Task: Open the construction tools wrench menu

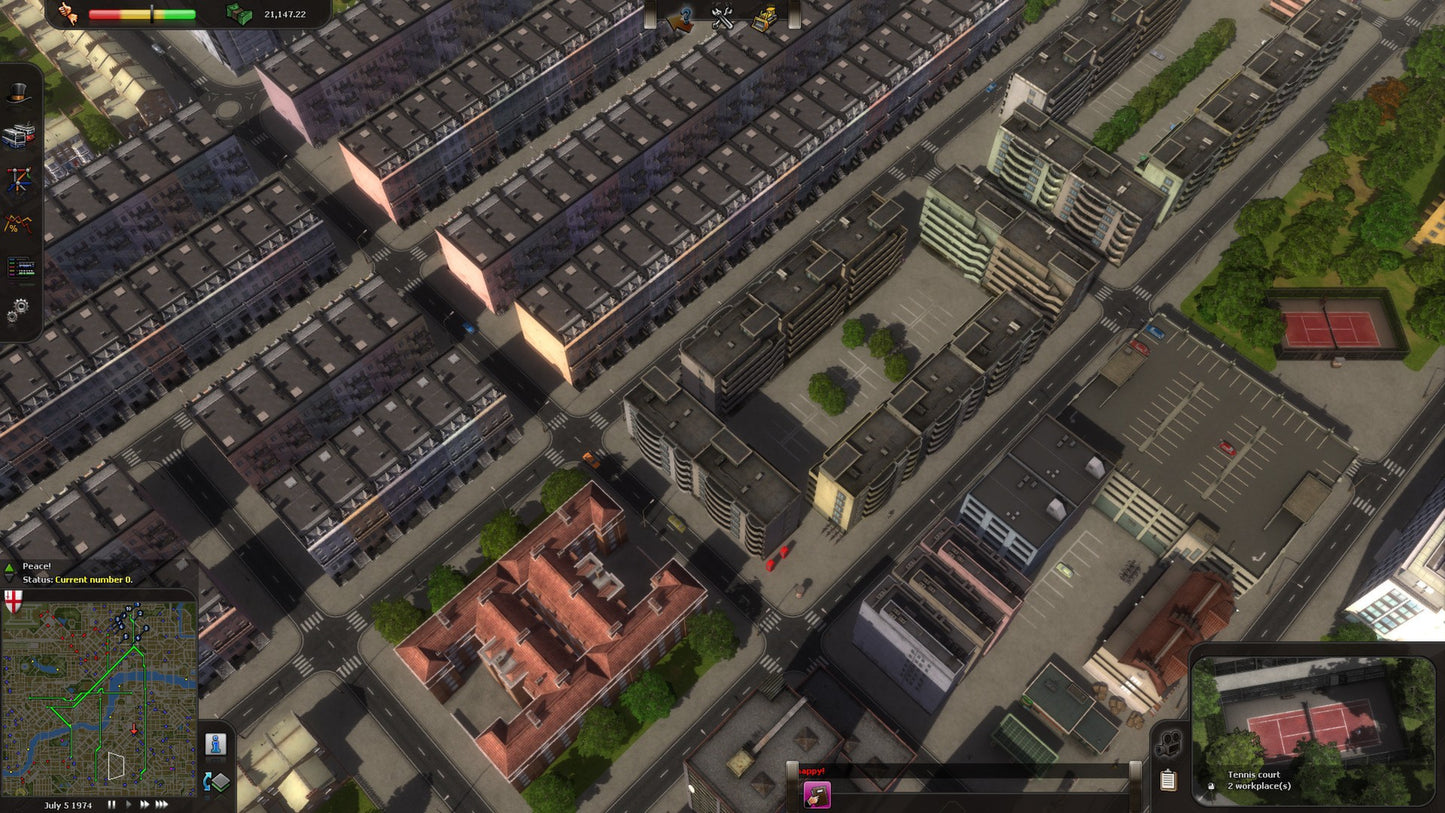Action: [722, 16]
